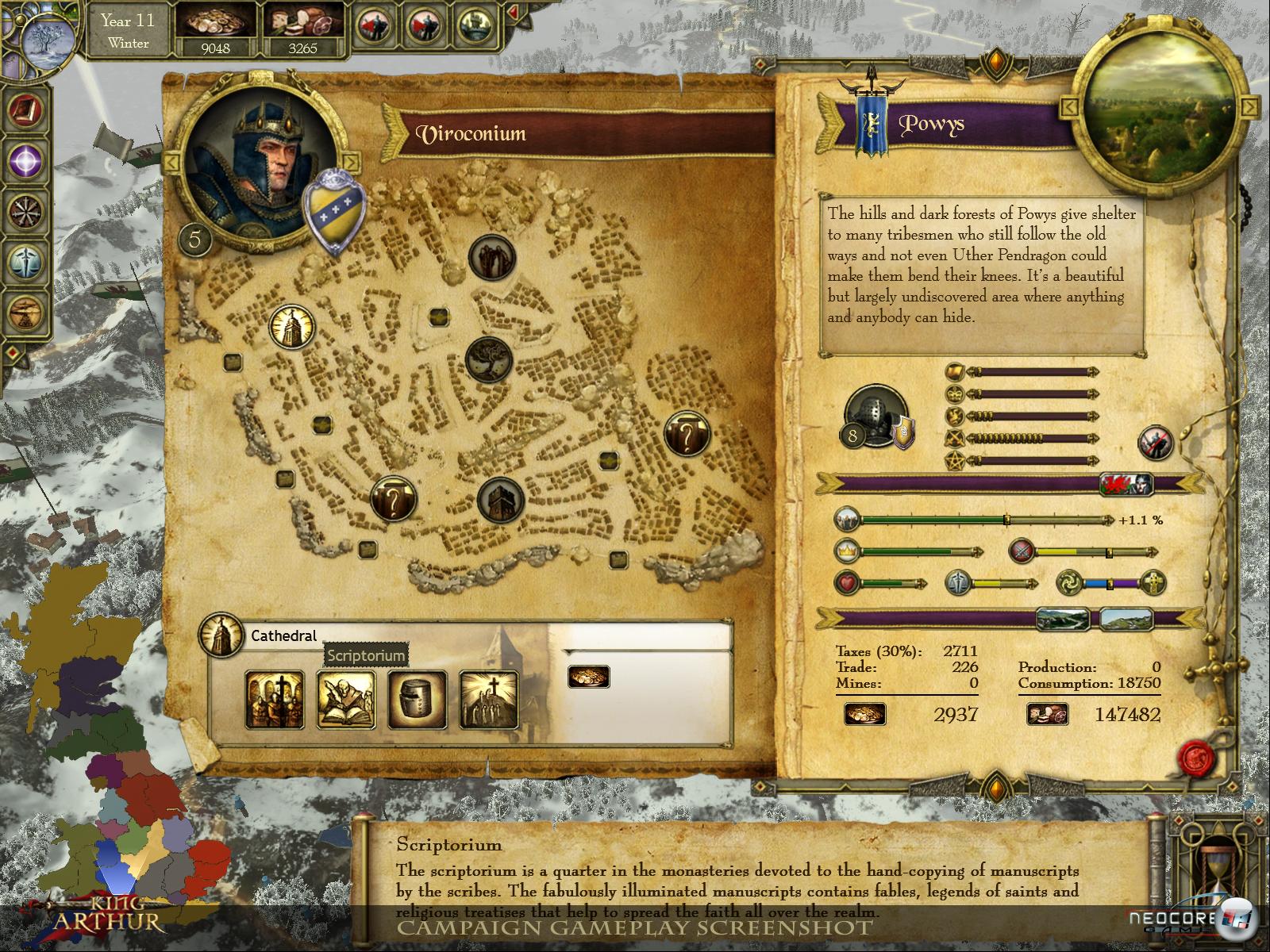The image size is (1270, 952).
Task: Show the previous hero portrait
Action: (171, 163)
